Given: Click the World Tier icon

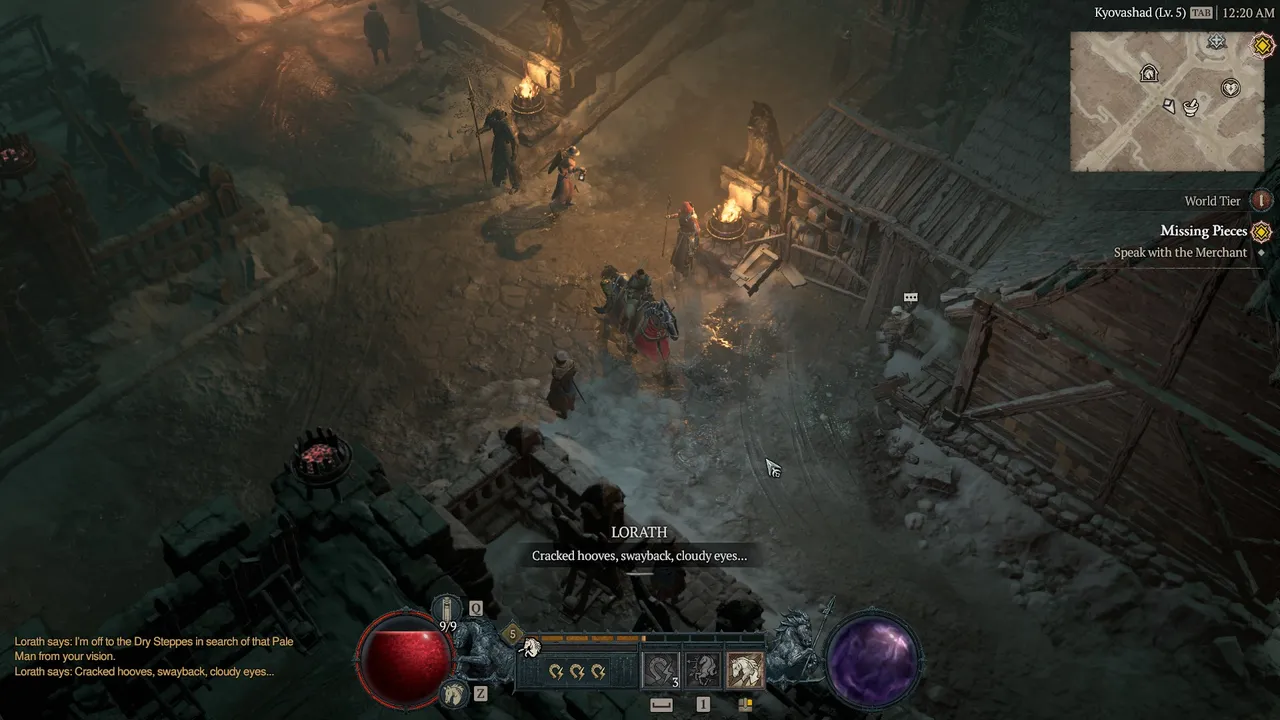Looking at the screenshot, I should pyautogui.click(x=1262, y=201).
